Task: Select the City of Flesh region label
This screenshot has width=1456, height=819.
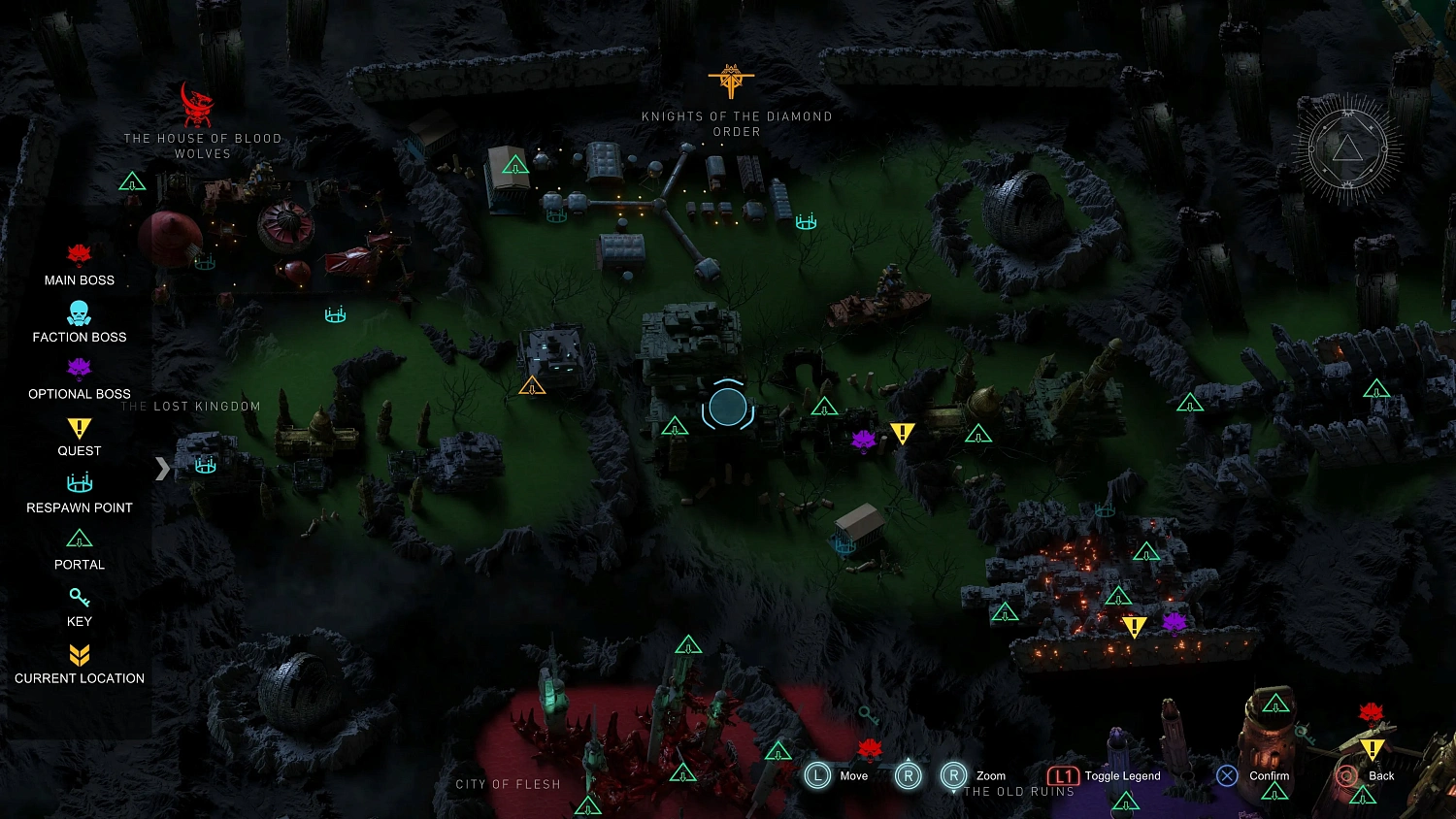Action: (509, 784)
